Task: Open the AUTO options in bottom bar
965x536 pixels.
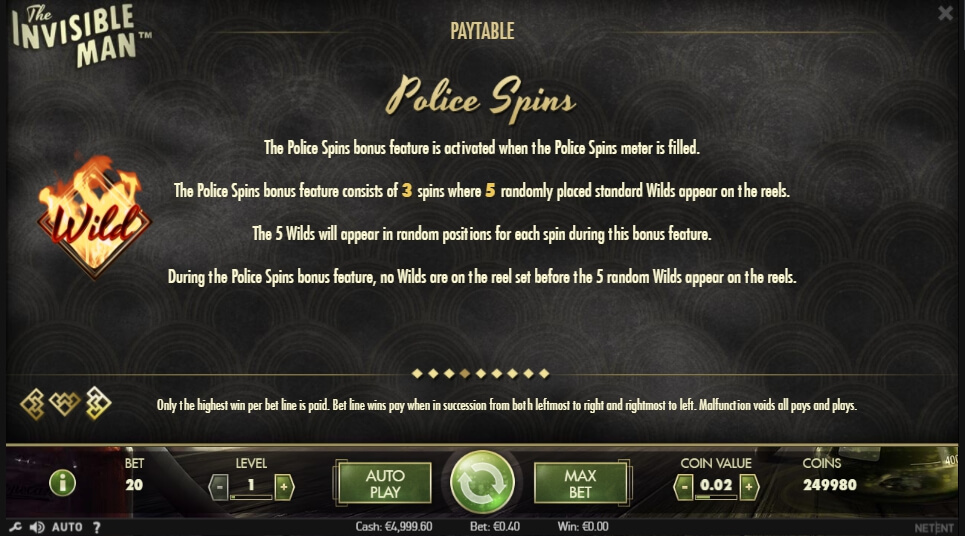Action: click(67, 527)
